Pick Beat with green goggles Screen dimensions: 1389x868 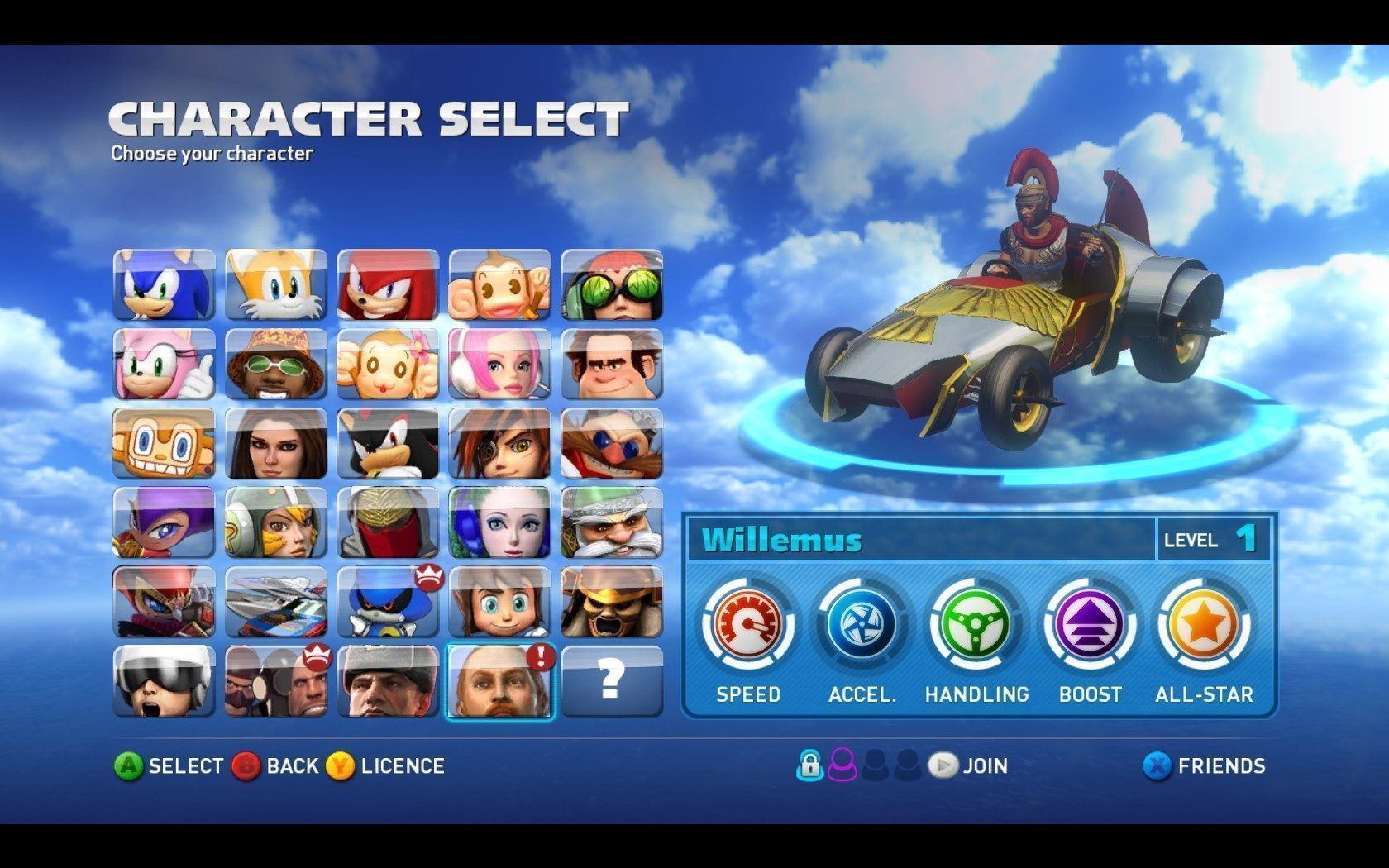(612, 284)
